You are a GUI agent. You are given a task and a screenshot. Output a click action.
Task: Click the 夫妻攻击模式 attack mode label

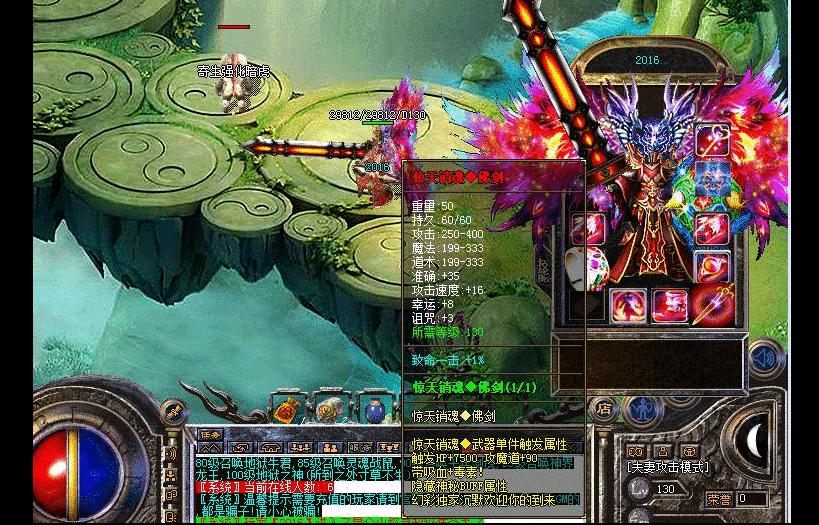coord(668,467)
